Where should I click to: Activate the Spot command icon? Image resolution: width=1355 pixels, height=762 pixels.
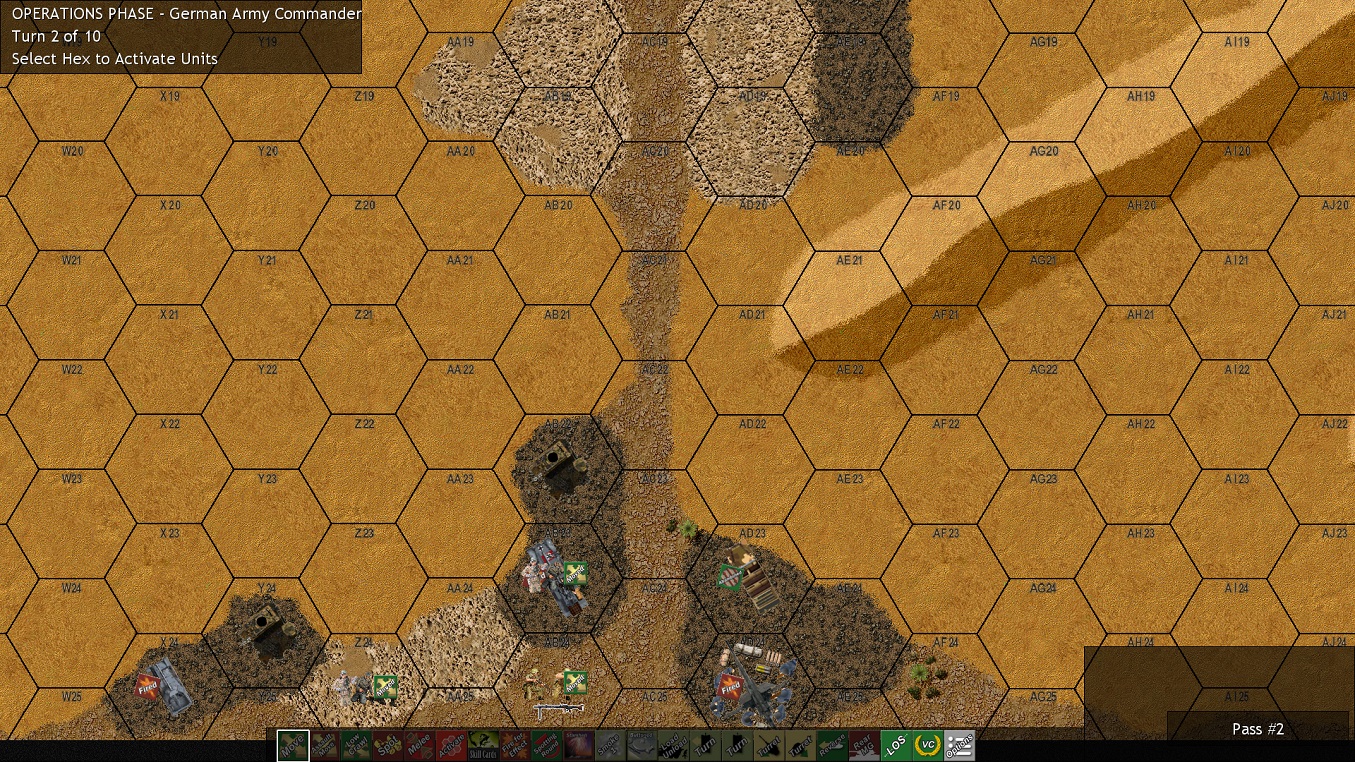point(389,745)
